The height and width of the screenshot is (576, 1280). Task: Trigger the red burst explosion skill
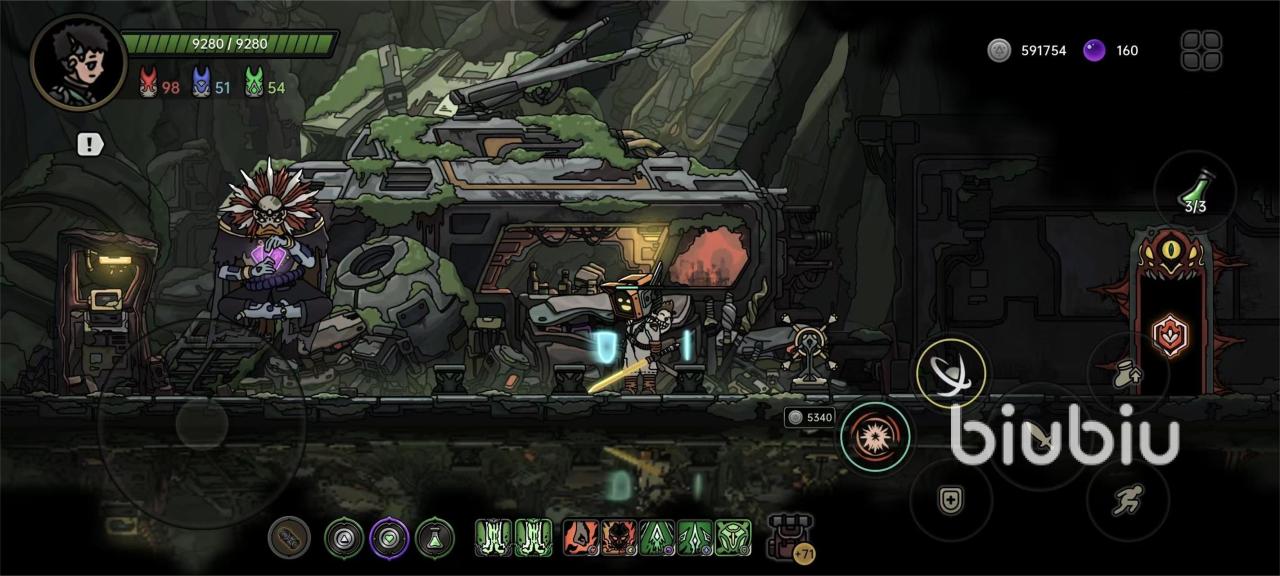(875, 436)
